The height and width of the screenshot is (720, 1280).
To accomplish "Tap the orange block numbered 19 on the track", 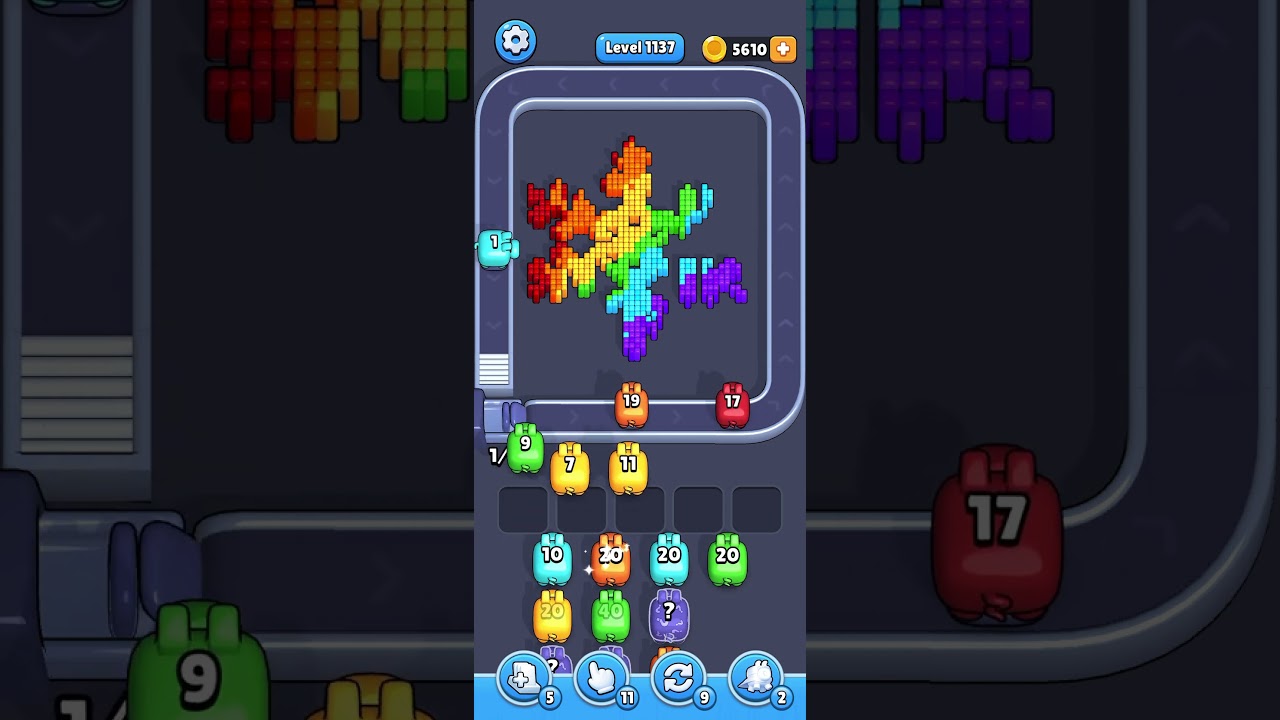I will coord(632,404).
